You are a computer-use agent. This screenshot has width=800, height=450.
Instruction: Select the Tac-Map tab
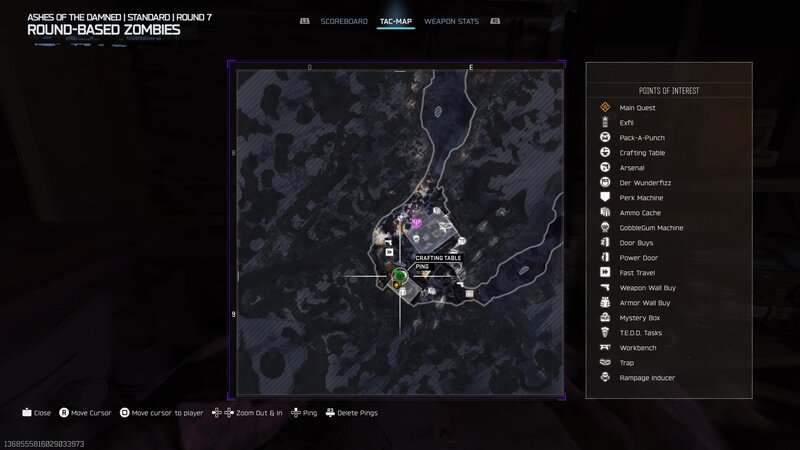click(397, 21)
